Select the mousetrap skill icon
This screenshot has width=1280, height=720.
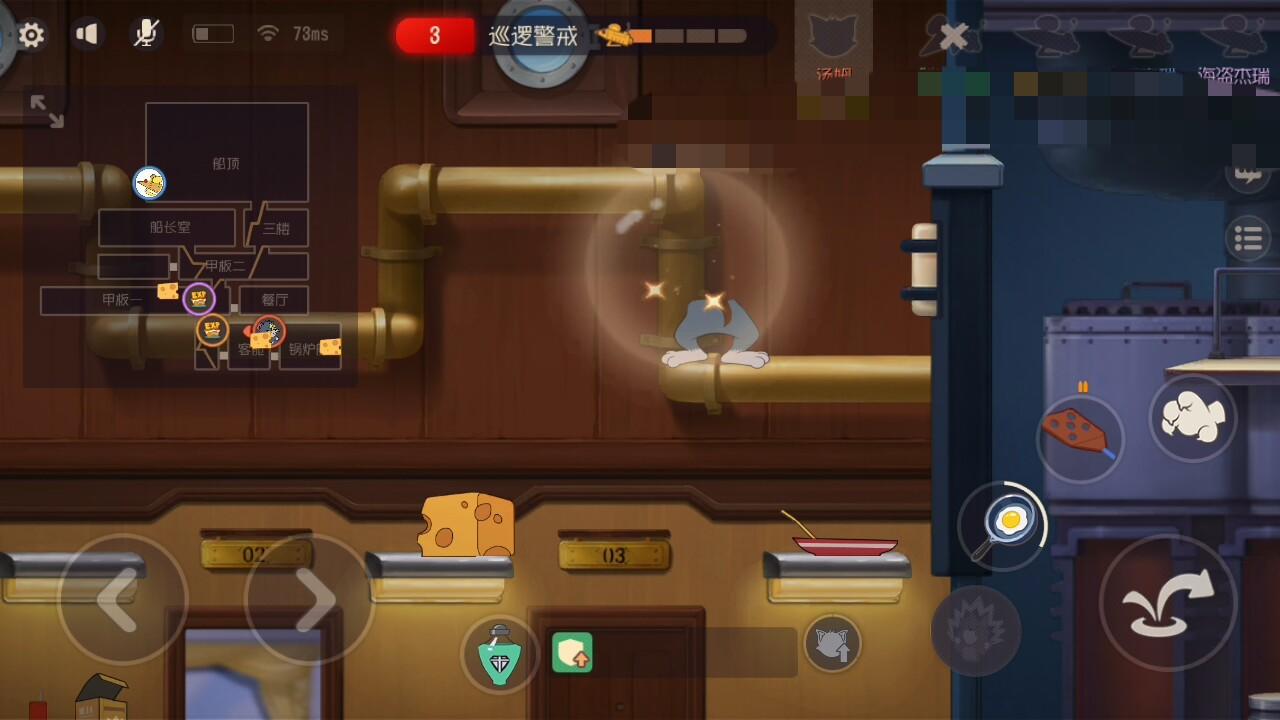(x=1080, y=438)
